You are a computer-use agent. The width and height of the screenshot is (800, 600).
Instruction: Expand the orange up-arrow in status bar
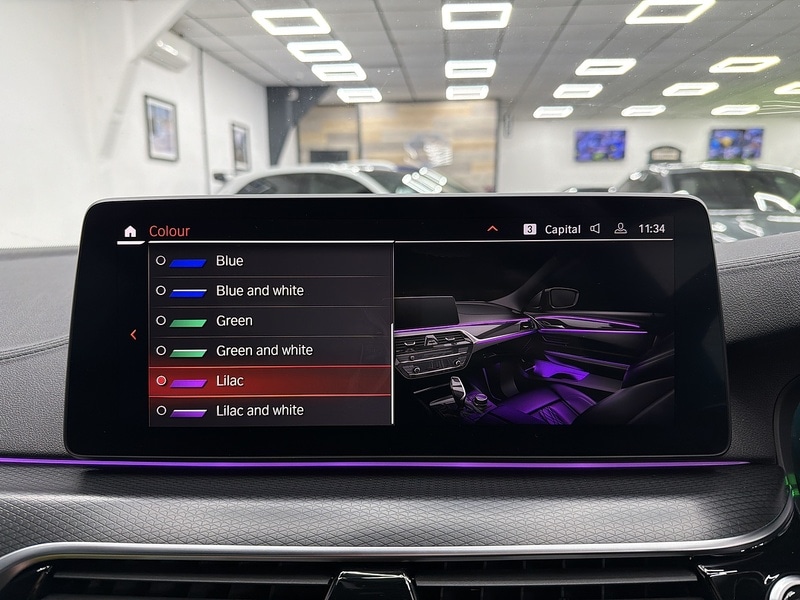tap(492, 229)
